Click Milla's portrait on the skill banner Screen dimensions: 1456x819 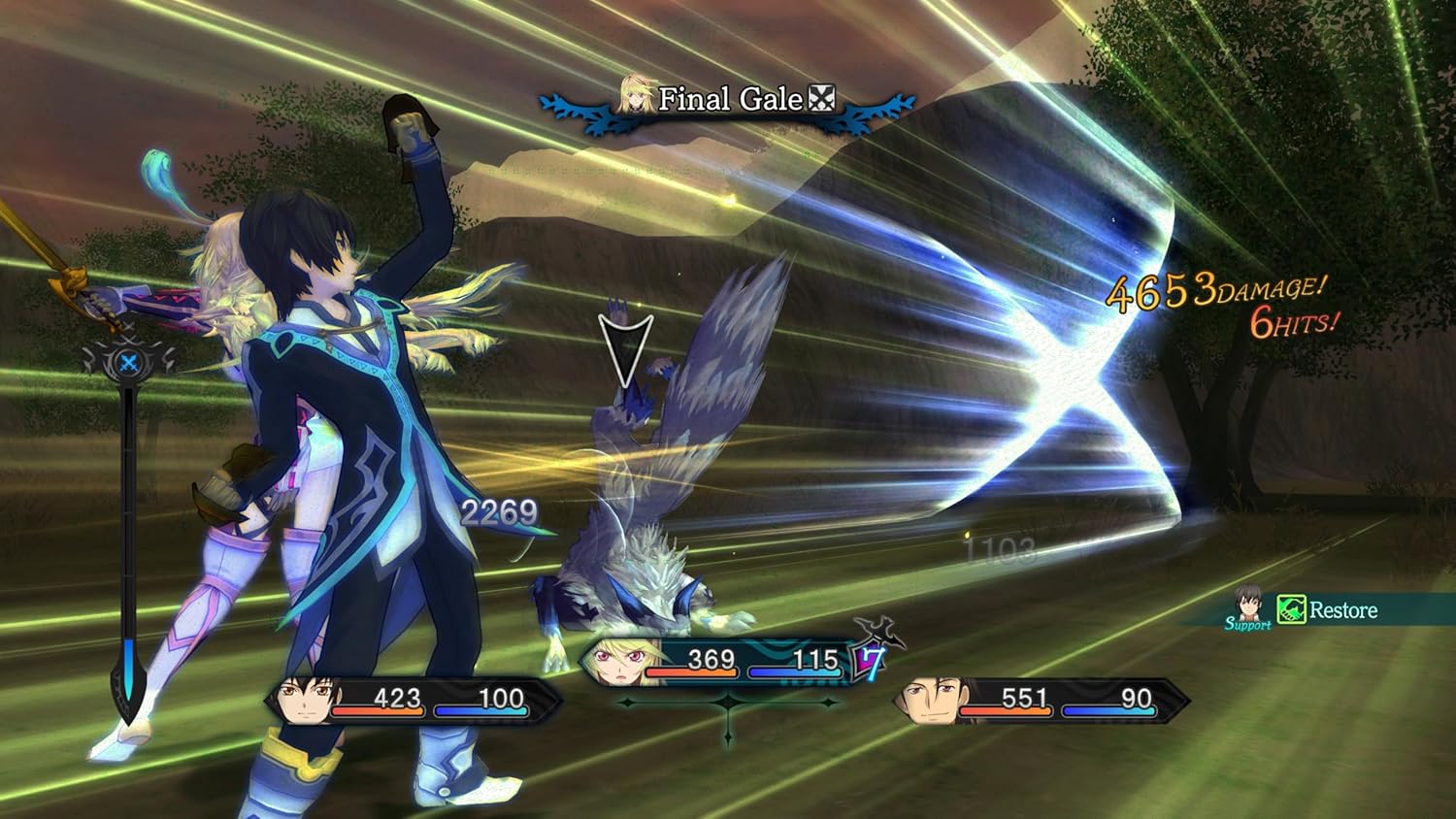pyautogui.click(x=633, y=96)
